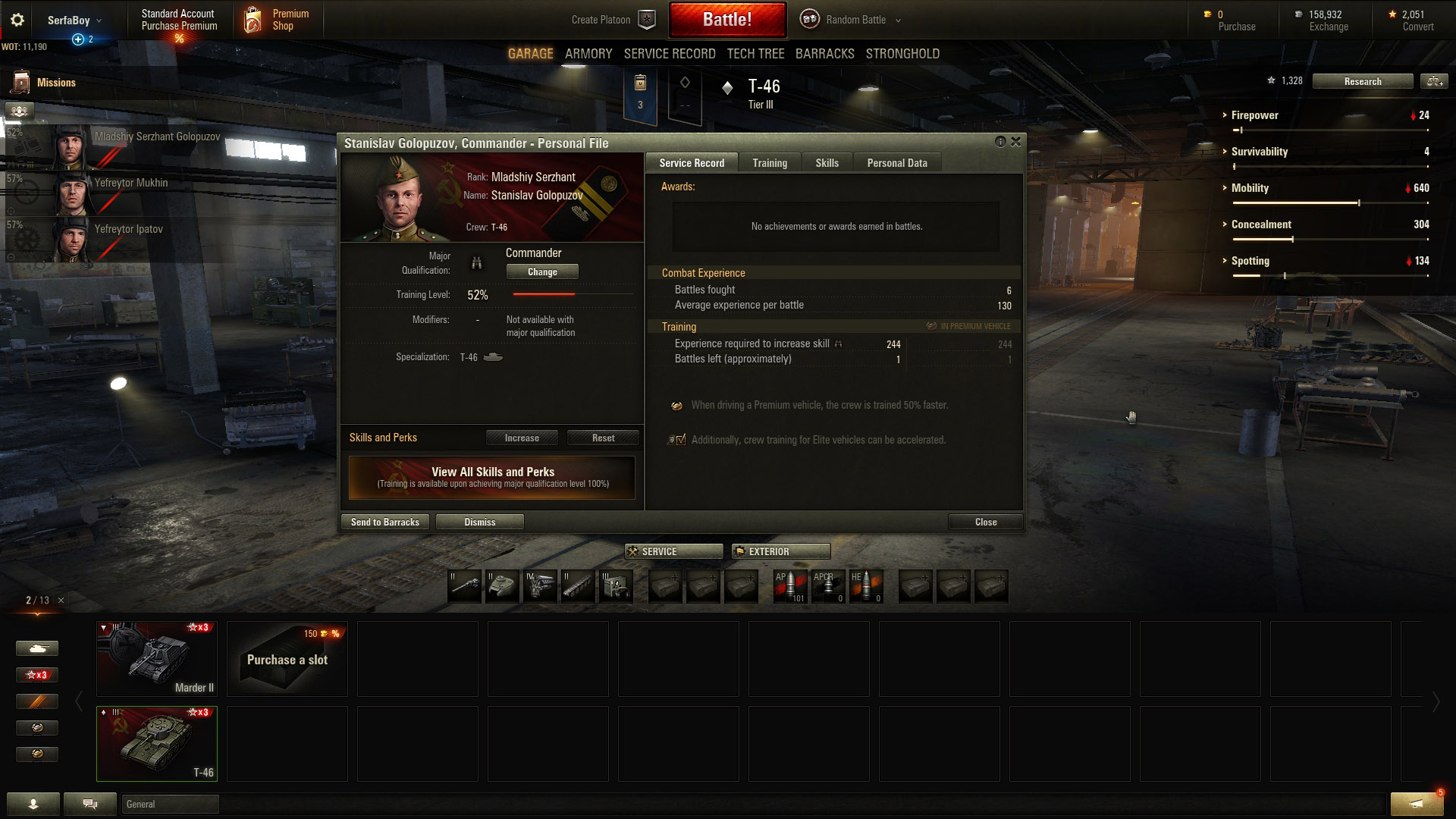Screen dimensions: 1456x819
Task: Change the commander's major qualification
Action: pyautogui.click(x=541, y=271)
